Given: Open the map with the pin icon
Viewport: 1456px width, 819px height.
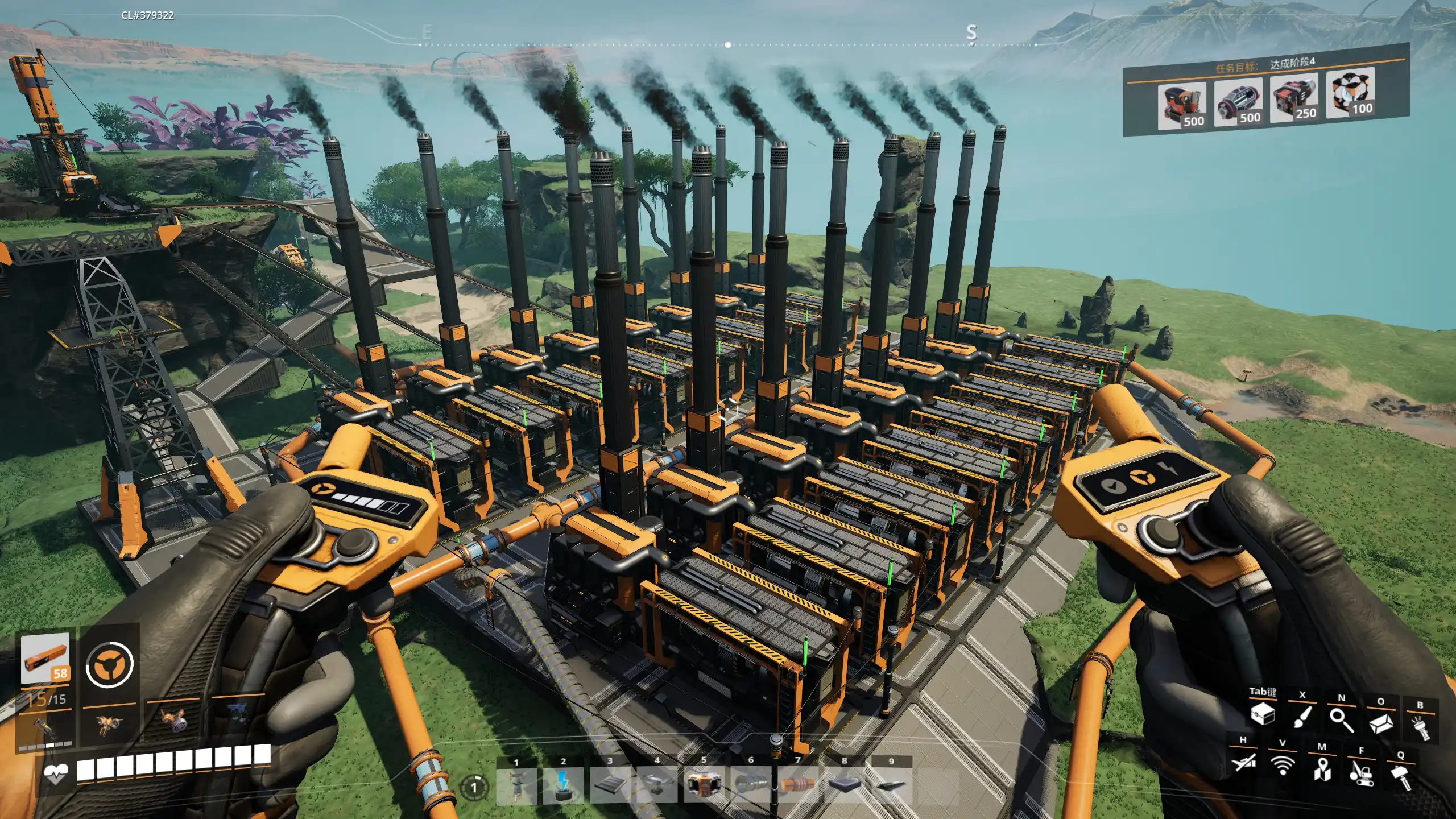Looking at the screenshot, I should coord(1322,770).
